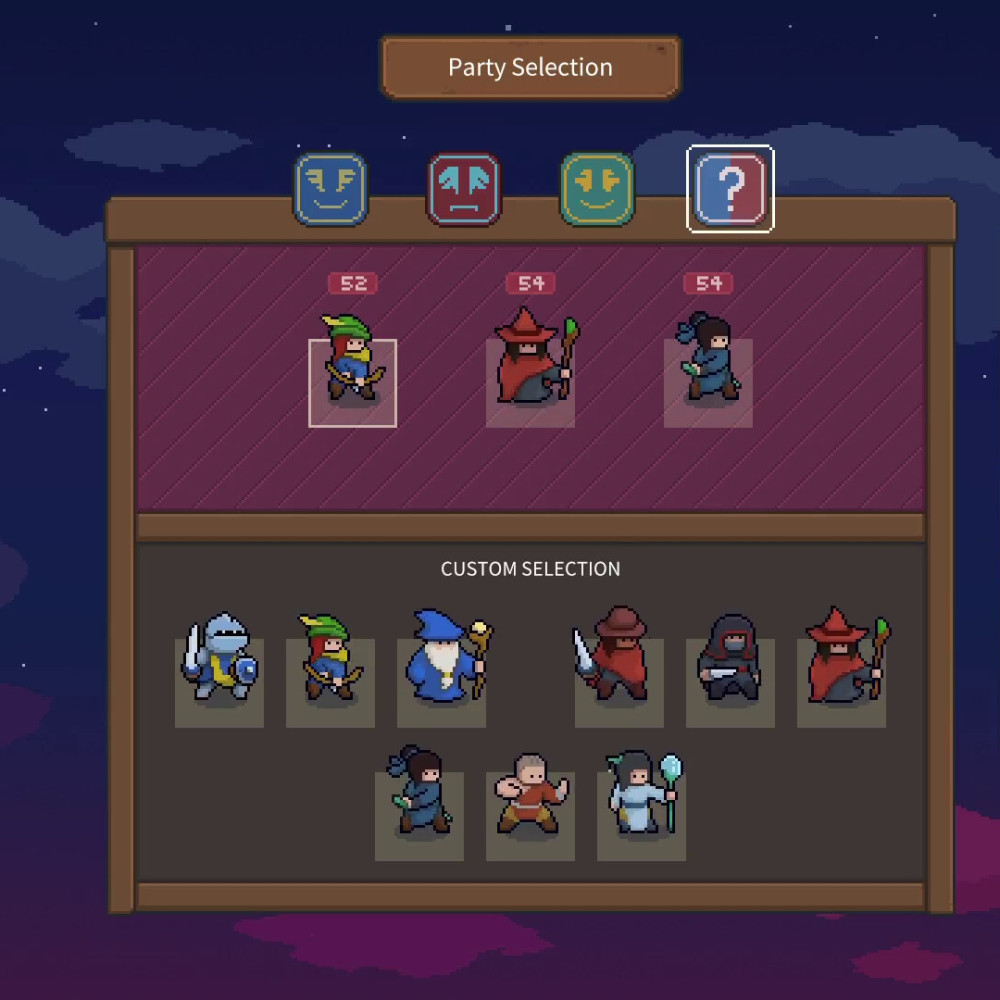Select the bald monk in orange robes
Image resolution: width=1000 pixels, height=1000 pixels.
click(x=530, y=815)
